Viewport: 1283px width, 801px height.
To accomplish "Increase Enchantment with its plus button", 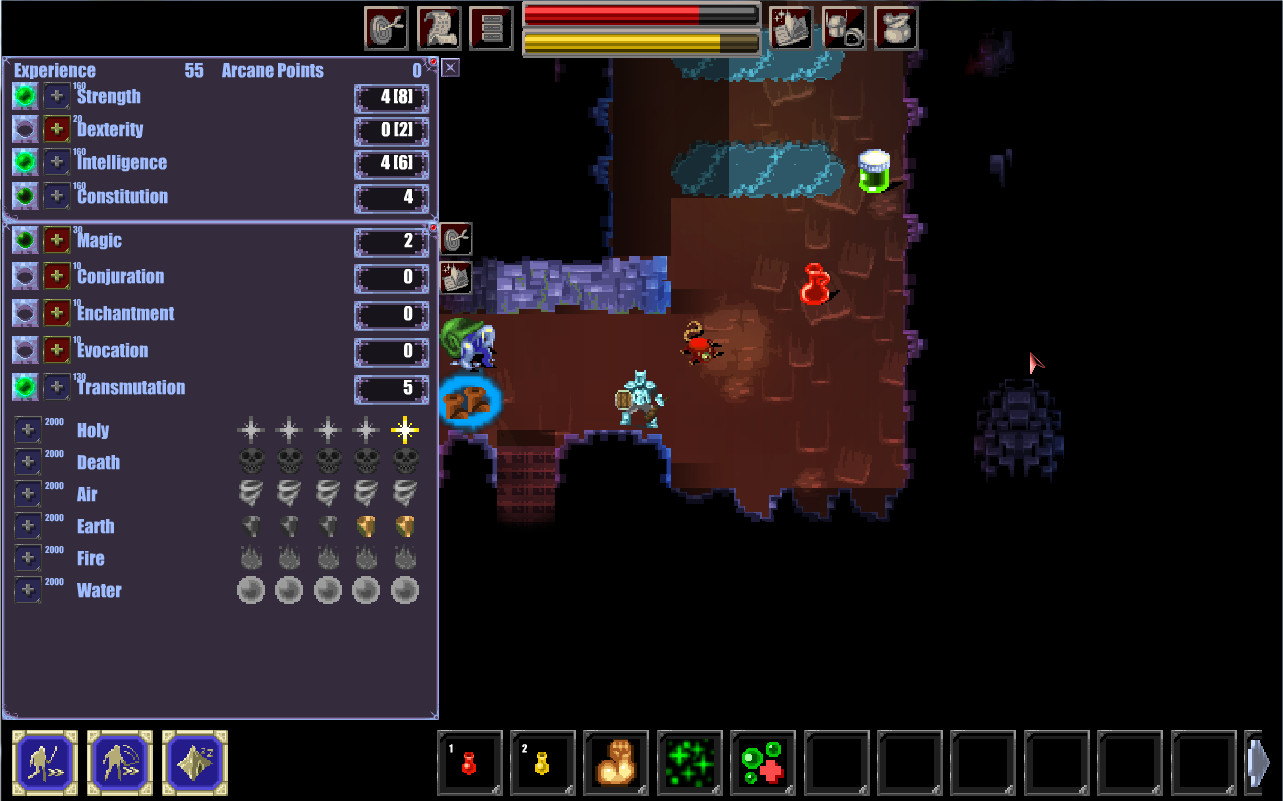I will tap(55, 313).
